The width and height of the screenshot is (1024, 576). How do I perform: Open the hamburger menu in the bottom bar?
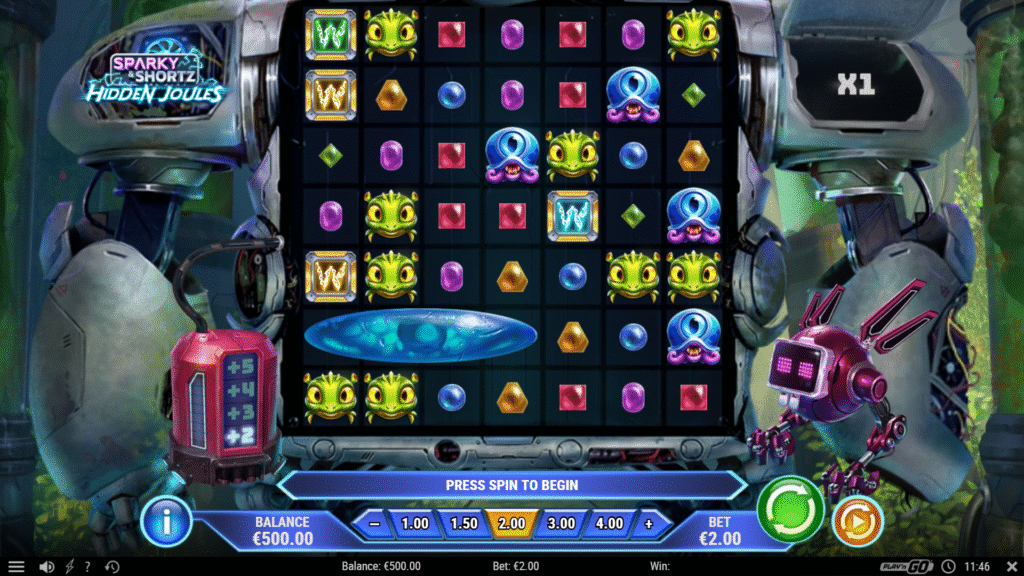pyautogui.click(x=16, y=567)
